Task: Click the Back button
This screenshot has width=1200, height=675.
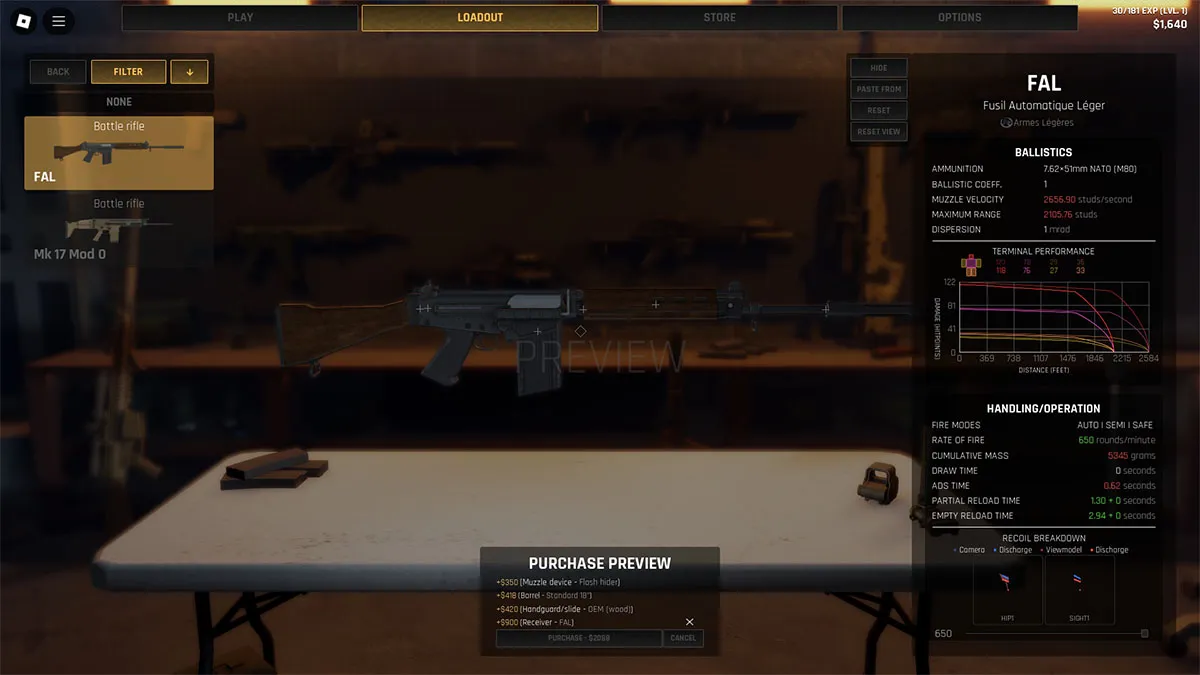Action: [x=58, y=72]
